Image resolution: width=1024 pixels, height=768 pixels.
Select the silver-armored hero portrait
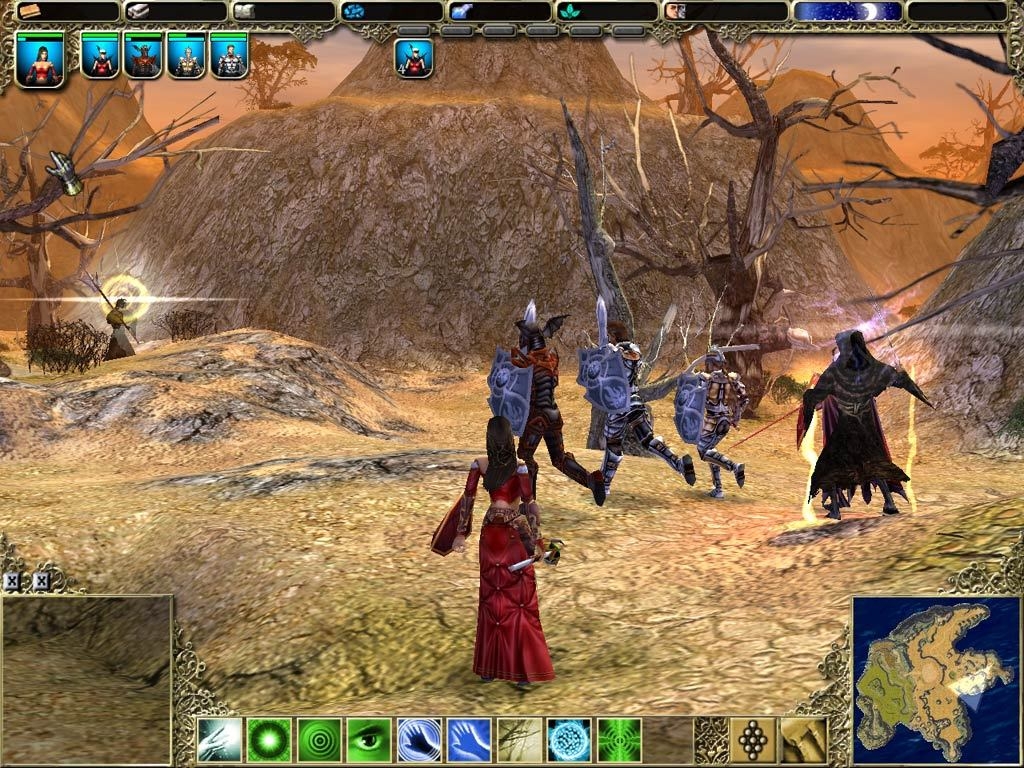(x=229, y=58)
